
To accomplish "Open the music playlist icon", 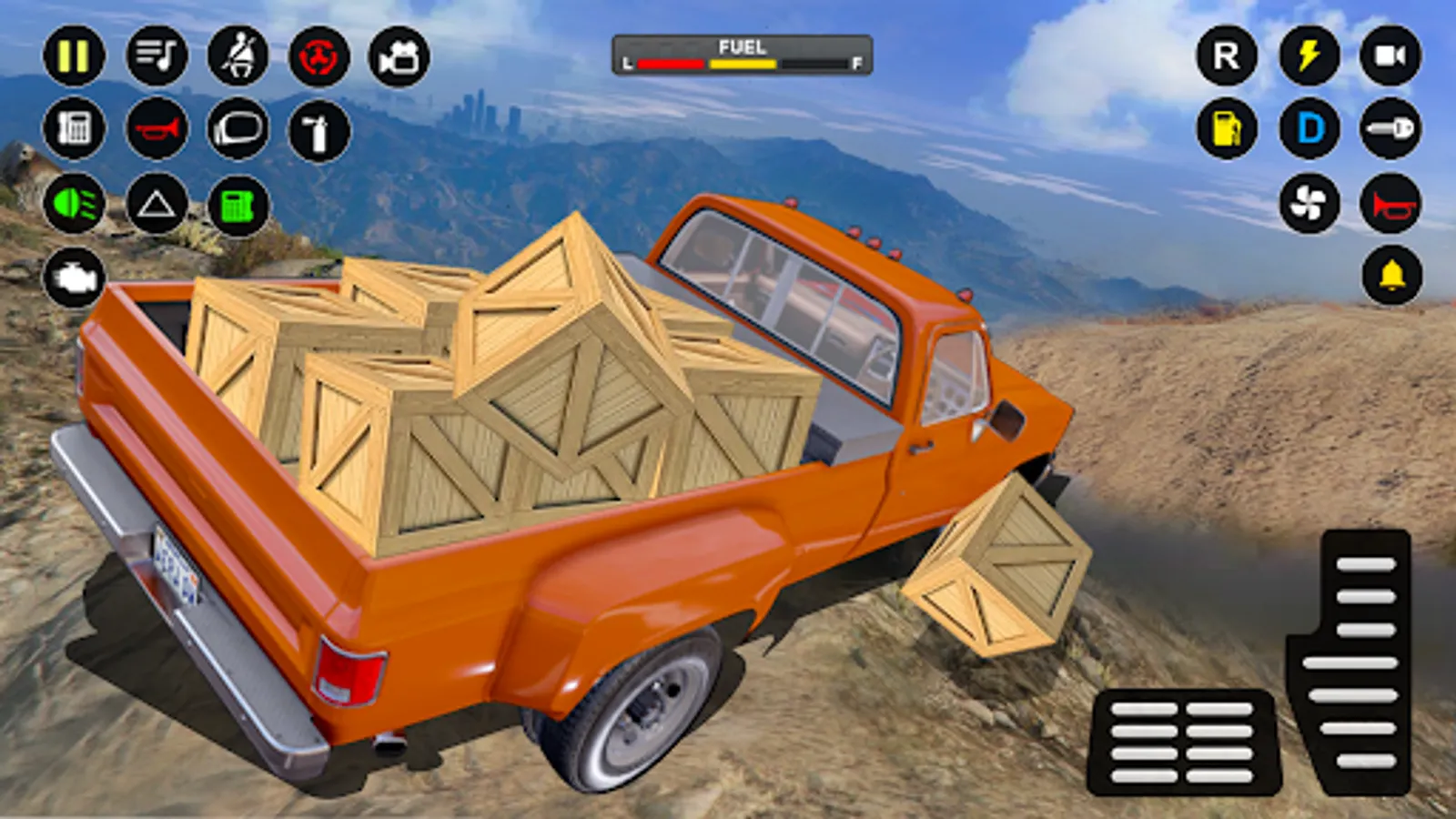I will pos(157,56).
